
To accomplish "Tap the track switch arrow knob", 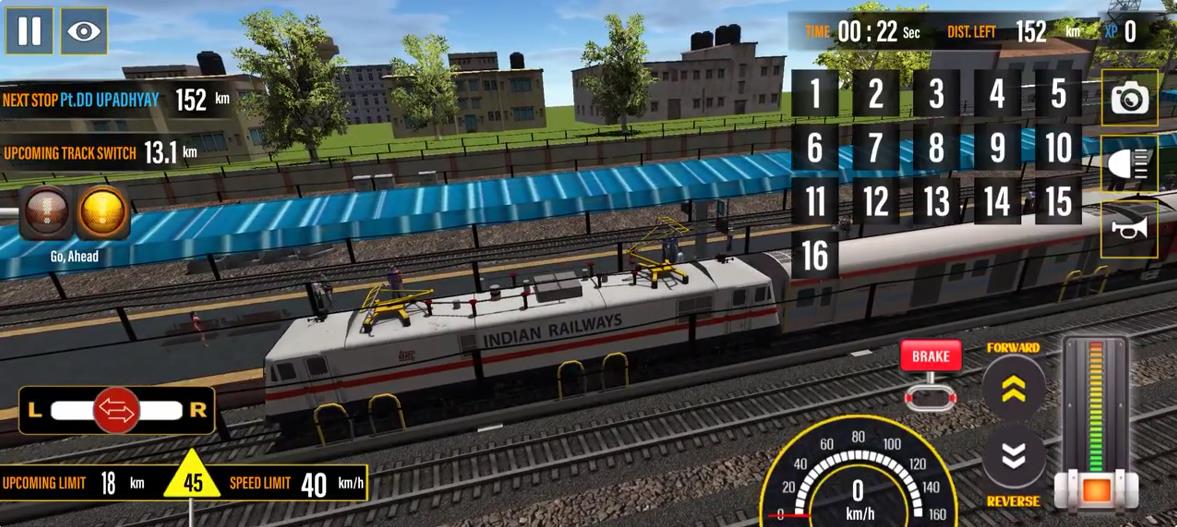I will [x=117, y=410].
